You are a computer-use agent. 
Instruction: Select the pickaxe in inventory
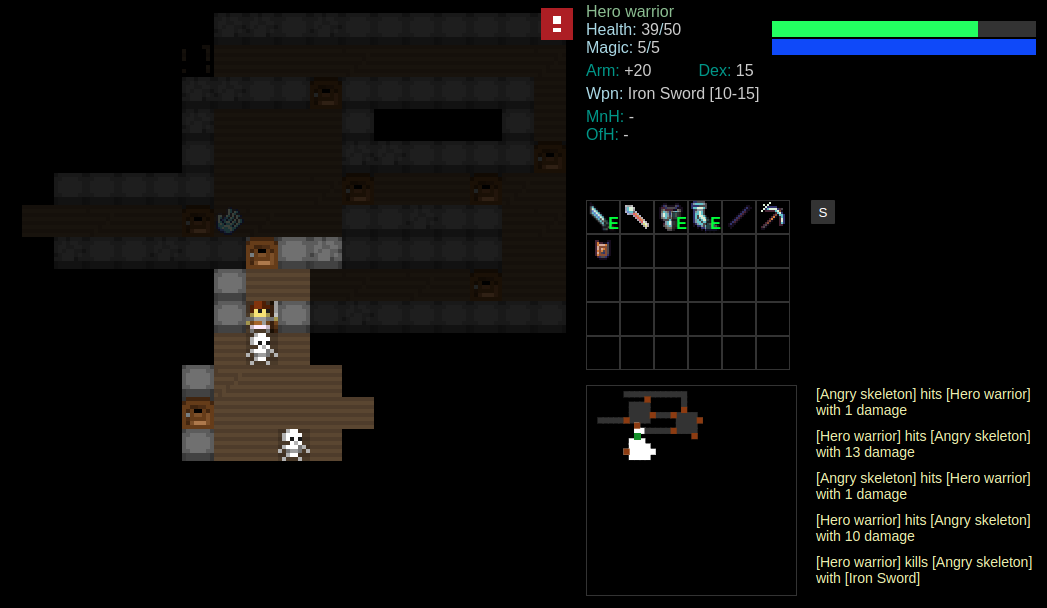[x=773, y=217]
